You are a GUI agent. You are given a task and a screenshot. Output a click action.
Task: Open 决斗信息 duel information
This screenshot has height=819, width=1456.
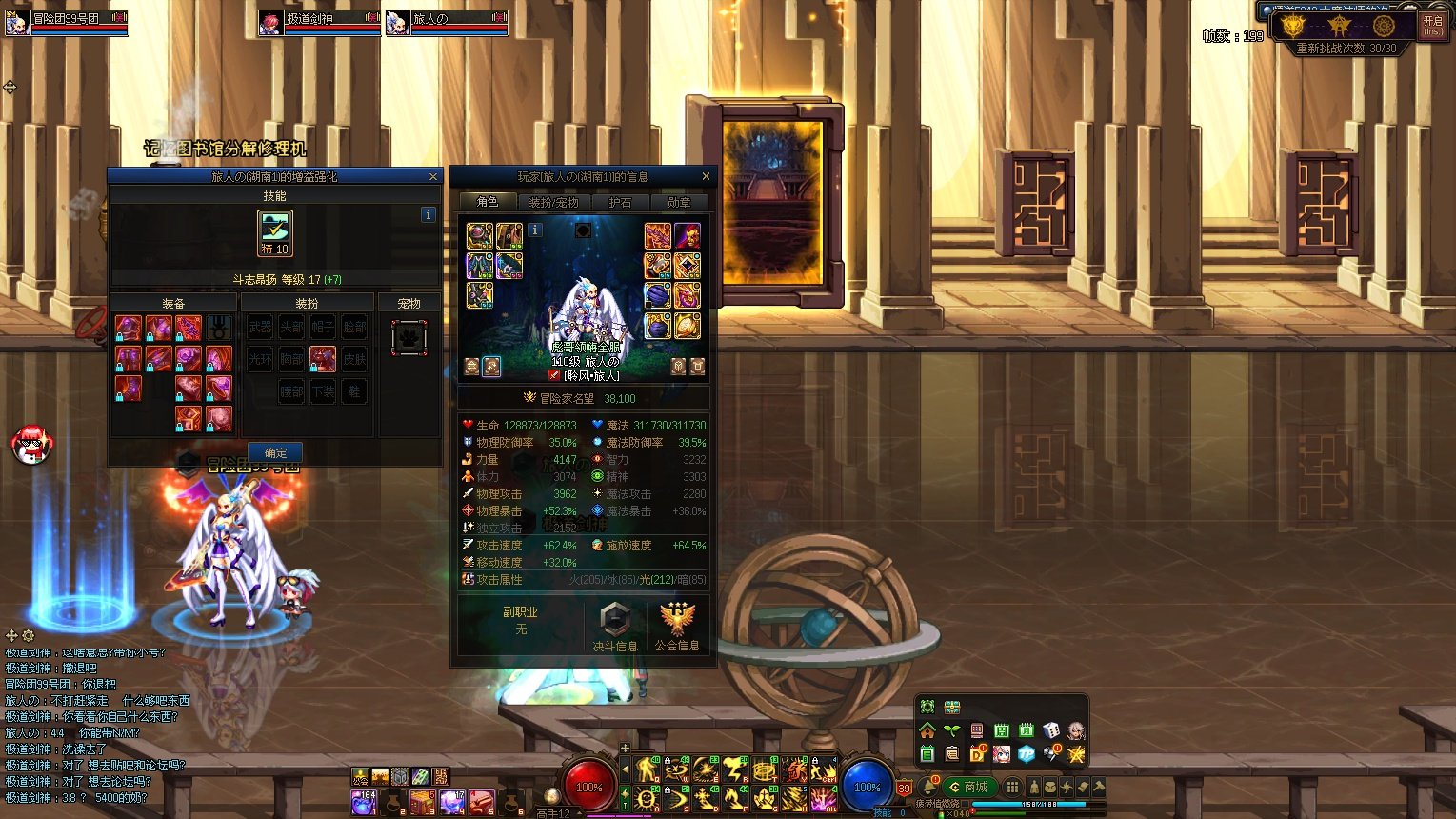click(x=615, y=627)
